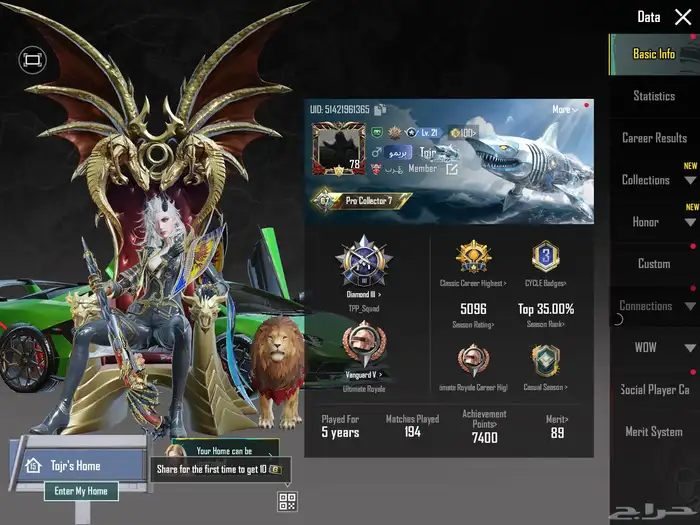
Task: Click the edit icon beside Member
Action: pos(452,169)
